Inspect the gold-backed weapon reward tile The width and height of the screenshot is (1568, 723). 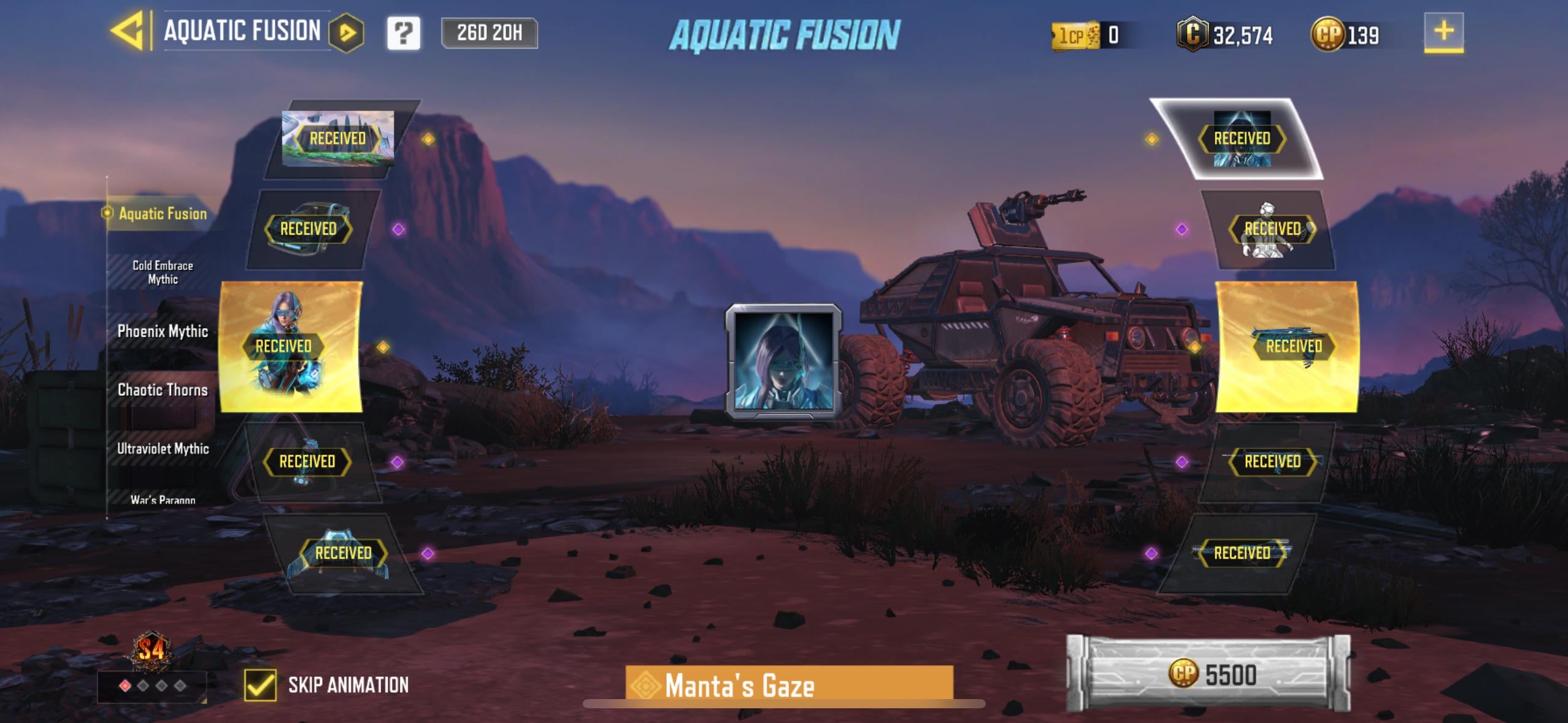(x=1287, y=346)
